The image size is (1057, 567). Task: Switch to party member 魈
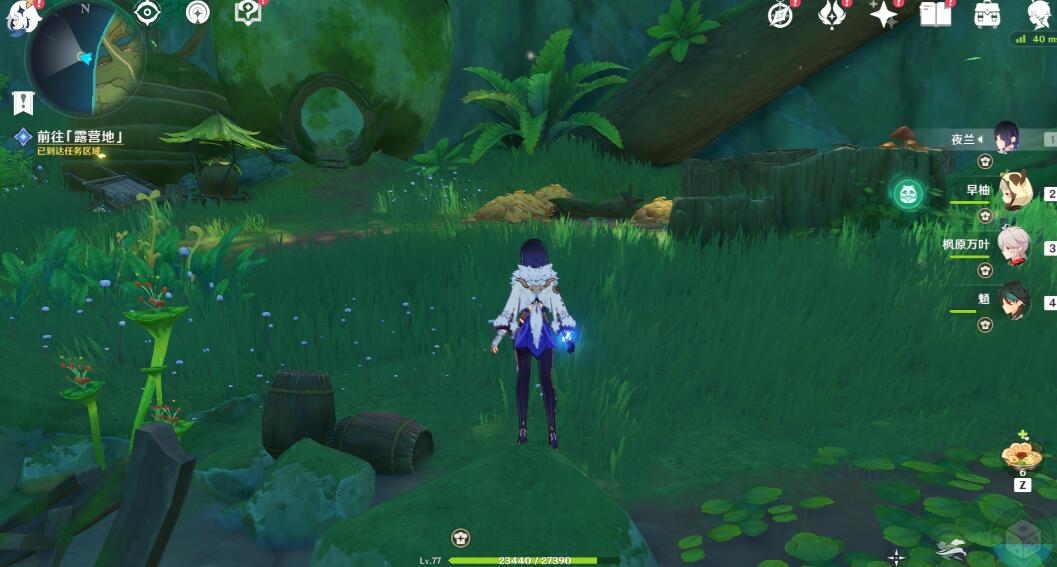pyautogui.click(x=1014, y=301)
